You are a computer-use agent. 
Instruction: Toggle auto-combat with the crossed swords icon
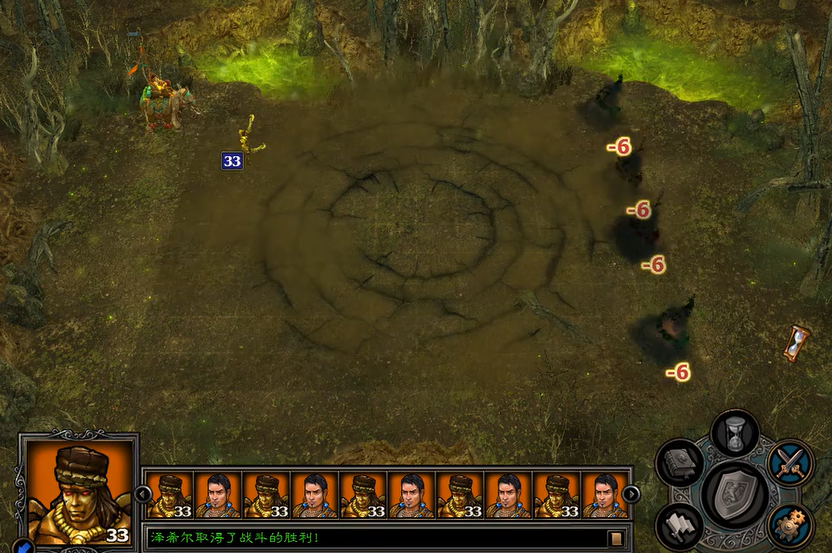coord(789,463)
